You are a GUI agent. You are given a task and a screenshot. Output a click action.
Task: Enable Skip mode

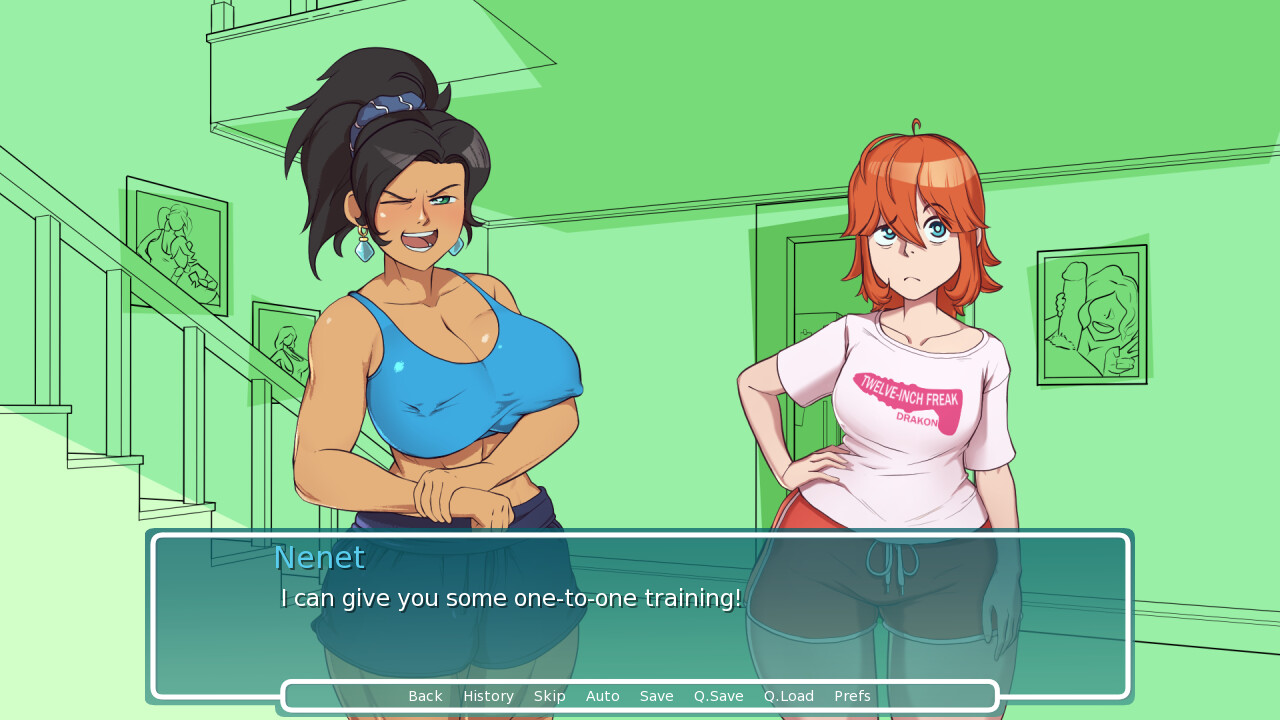click(x=549, y=696)
